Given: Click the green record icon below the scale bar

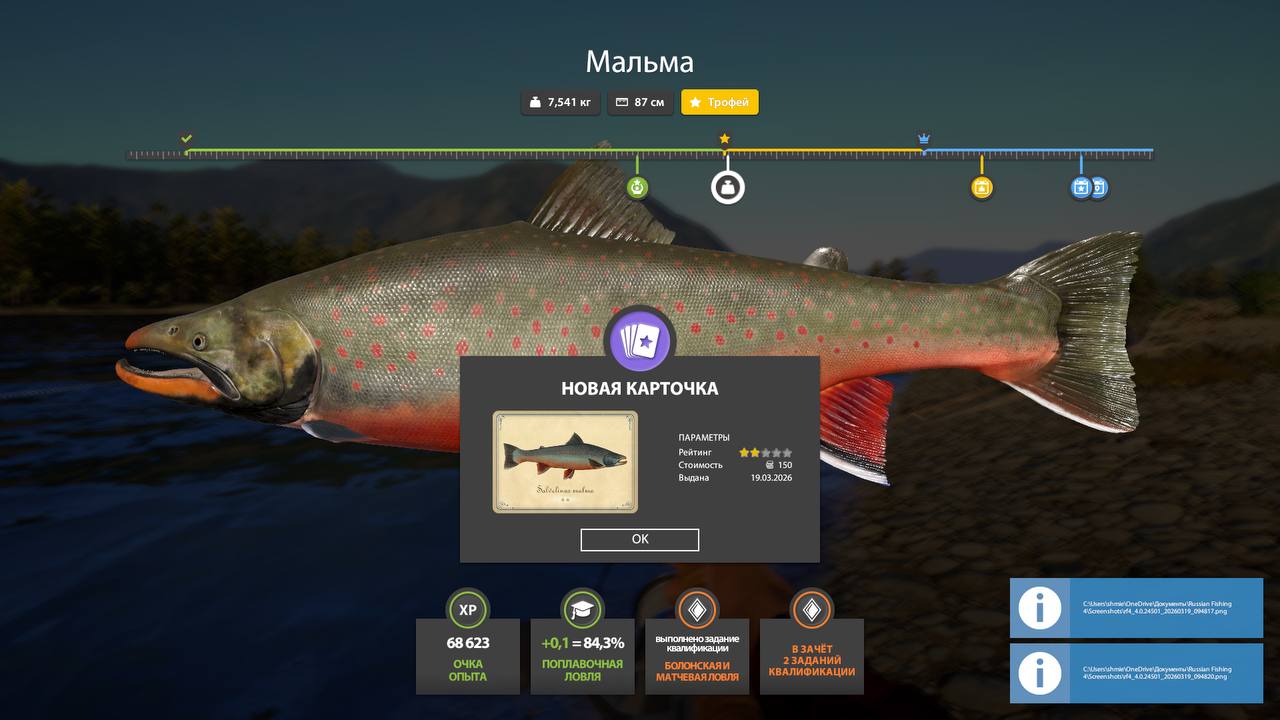Looking at the screenshot, I should [x=637, y=186].
